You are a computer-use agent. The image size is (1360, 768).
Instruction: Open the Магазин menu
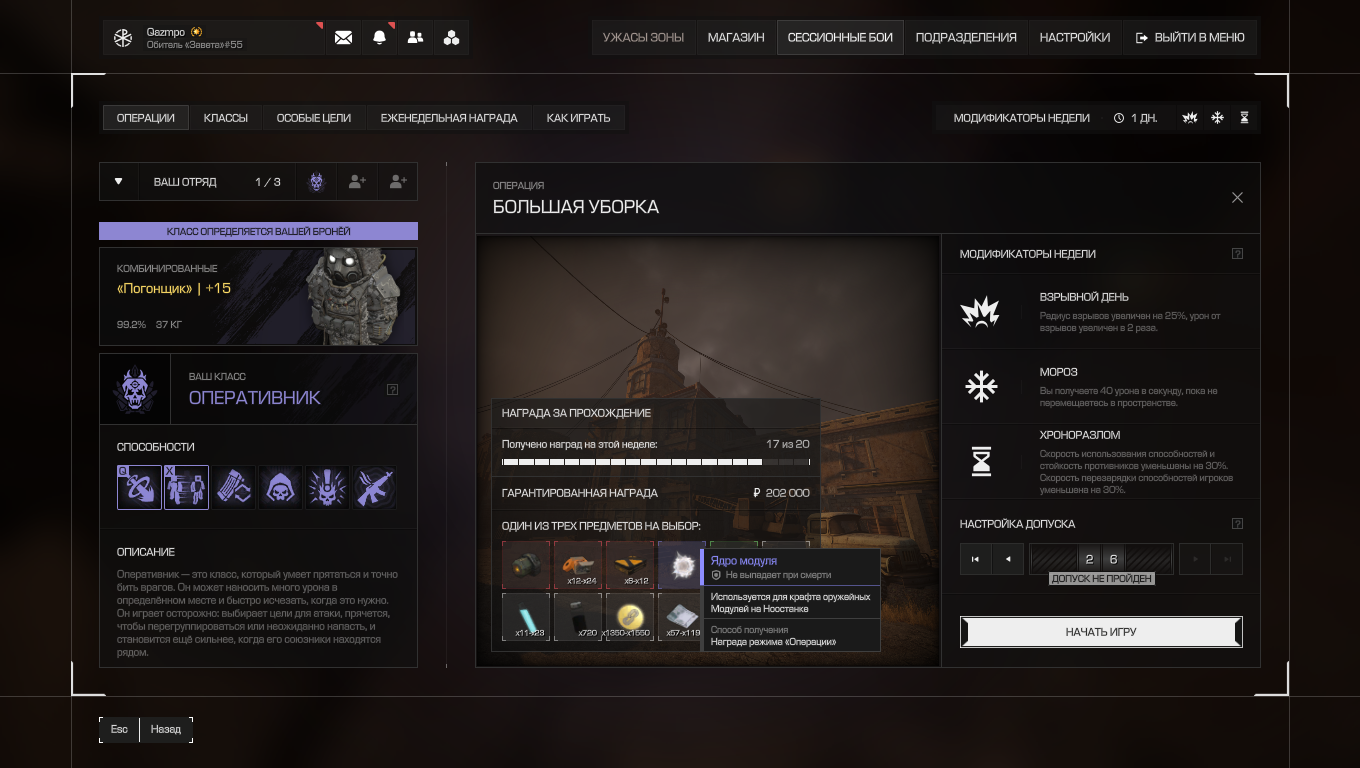(736, 38)
